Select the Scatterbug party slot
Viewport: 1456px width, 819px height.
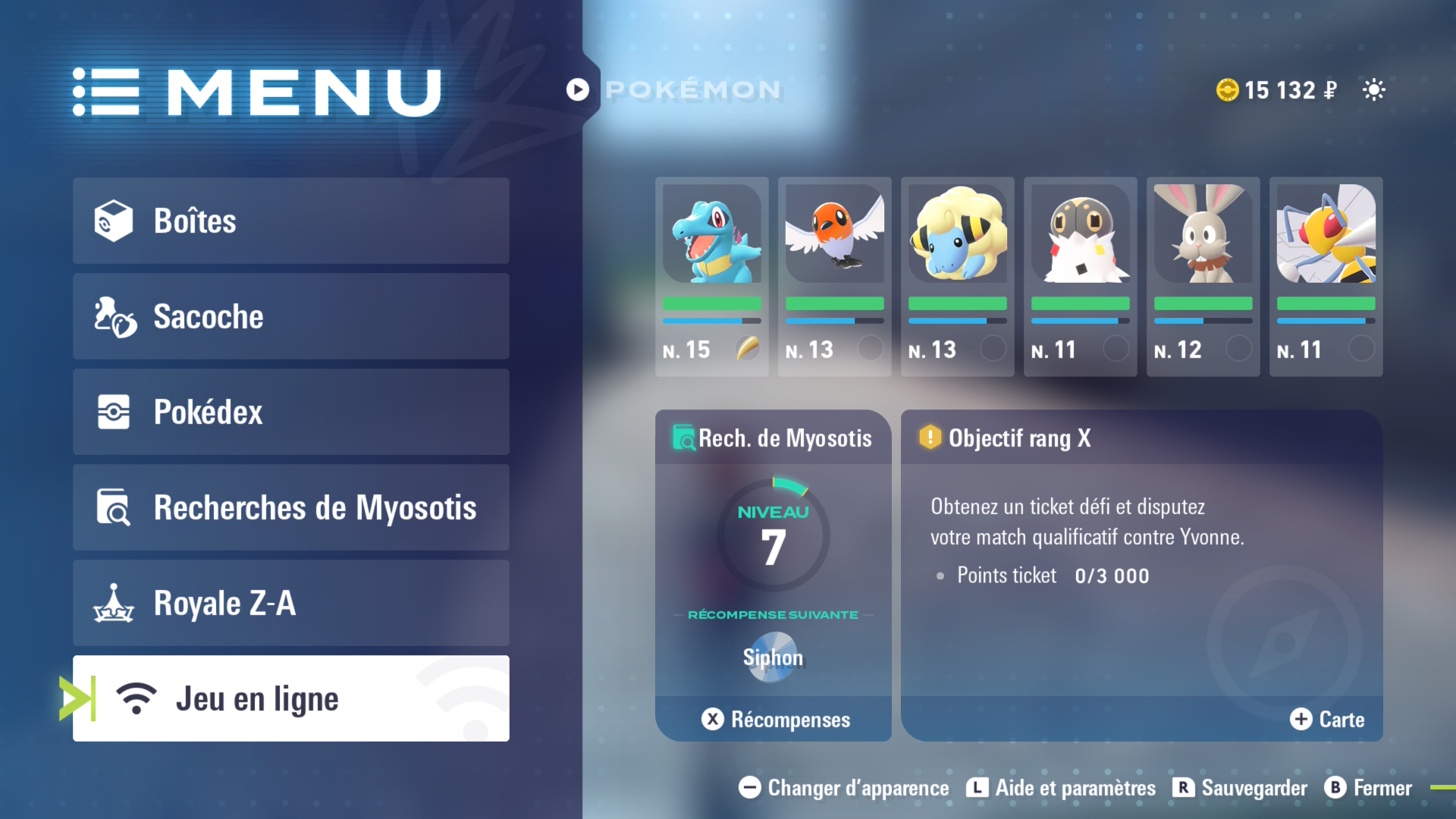point(1080,276)
